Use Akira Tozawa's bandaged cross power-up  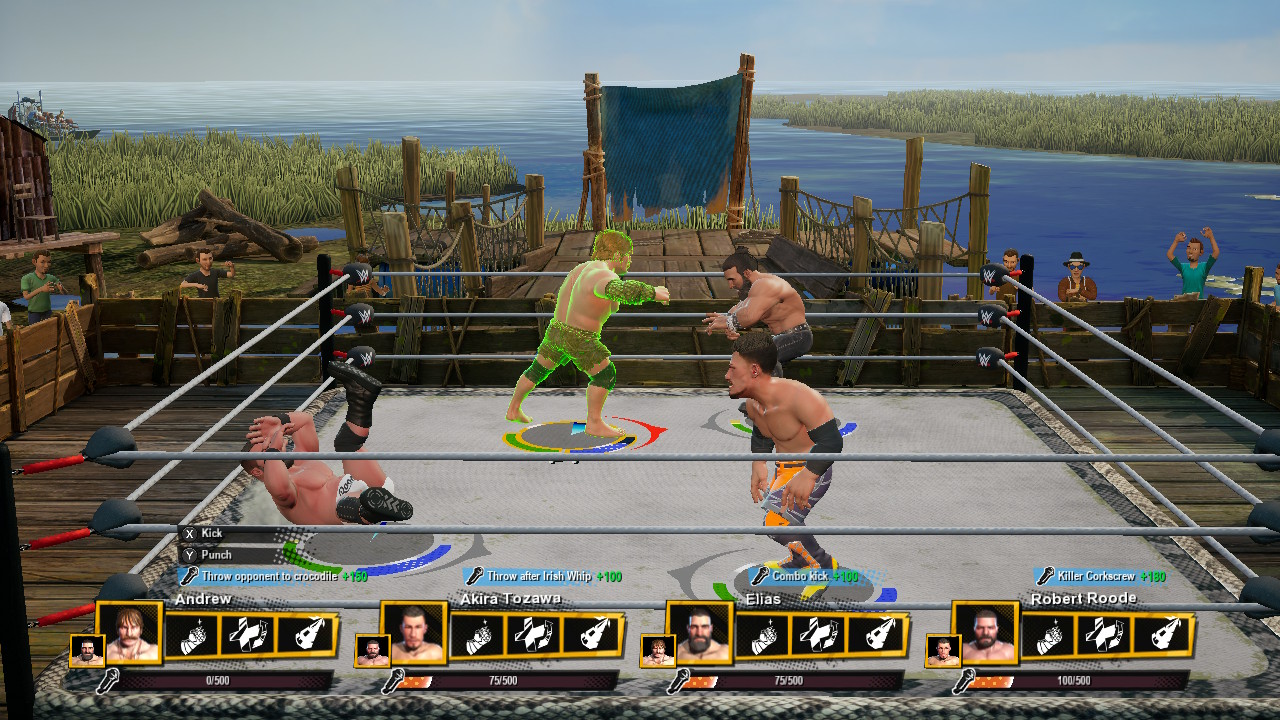[x=534, y=636]
